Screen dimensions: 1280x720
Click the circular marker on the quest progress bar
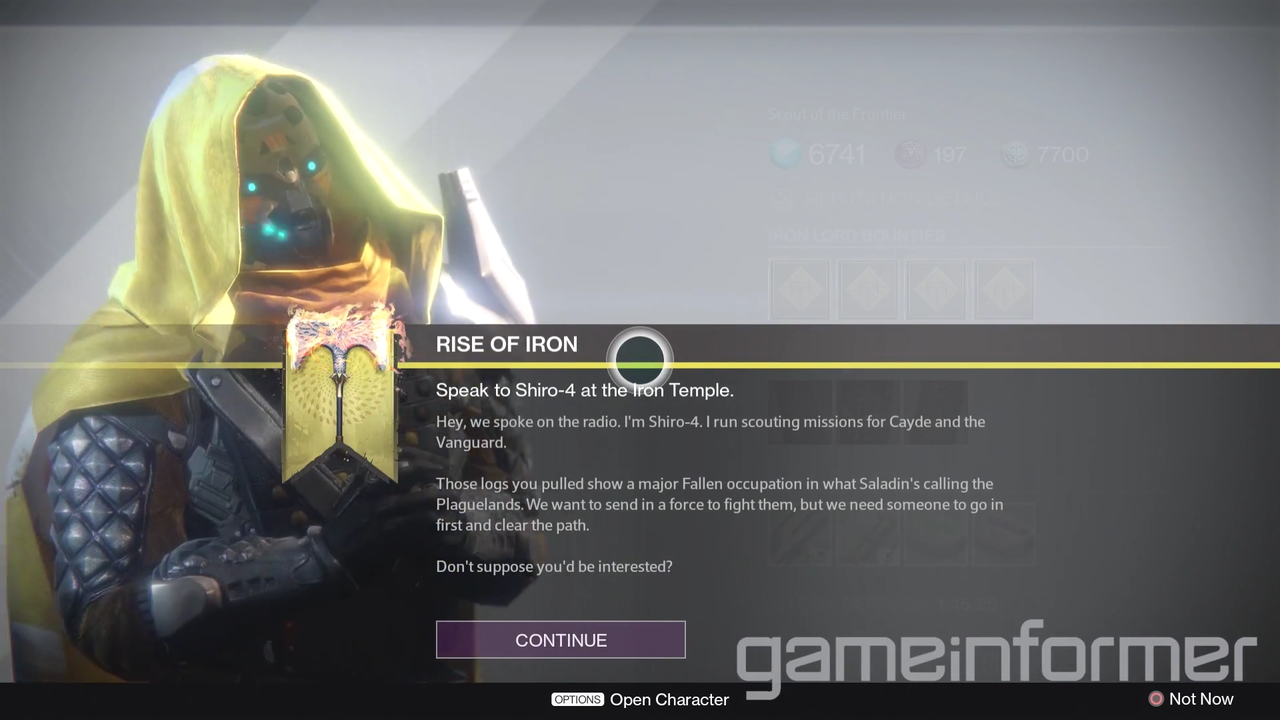pyautogui.click(x=640, y=358)
